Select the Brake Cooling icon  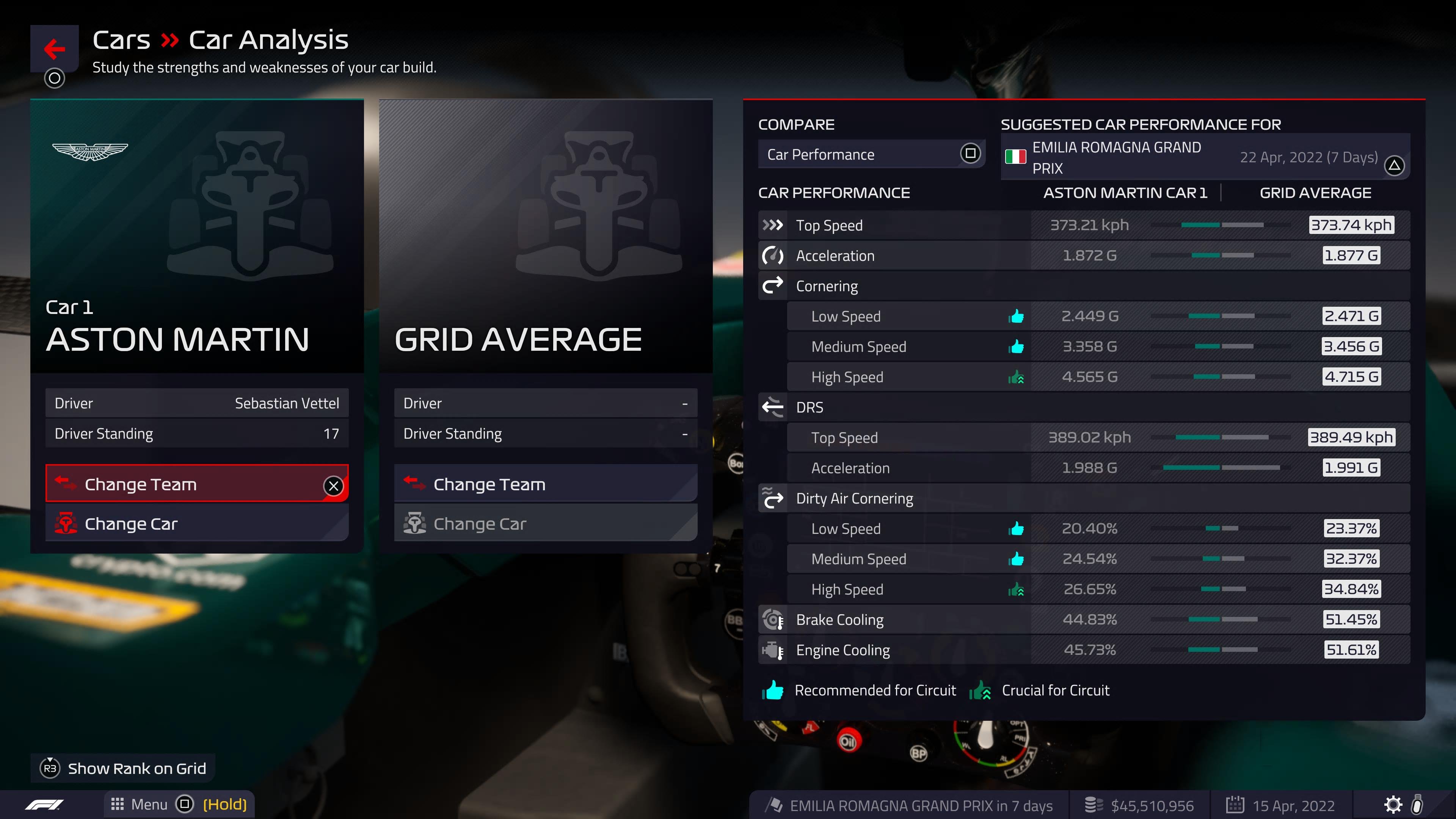(x=772, y=620)
